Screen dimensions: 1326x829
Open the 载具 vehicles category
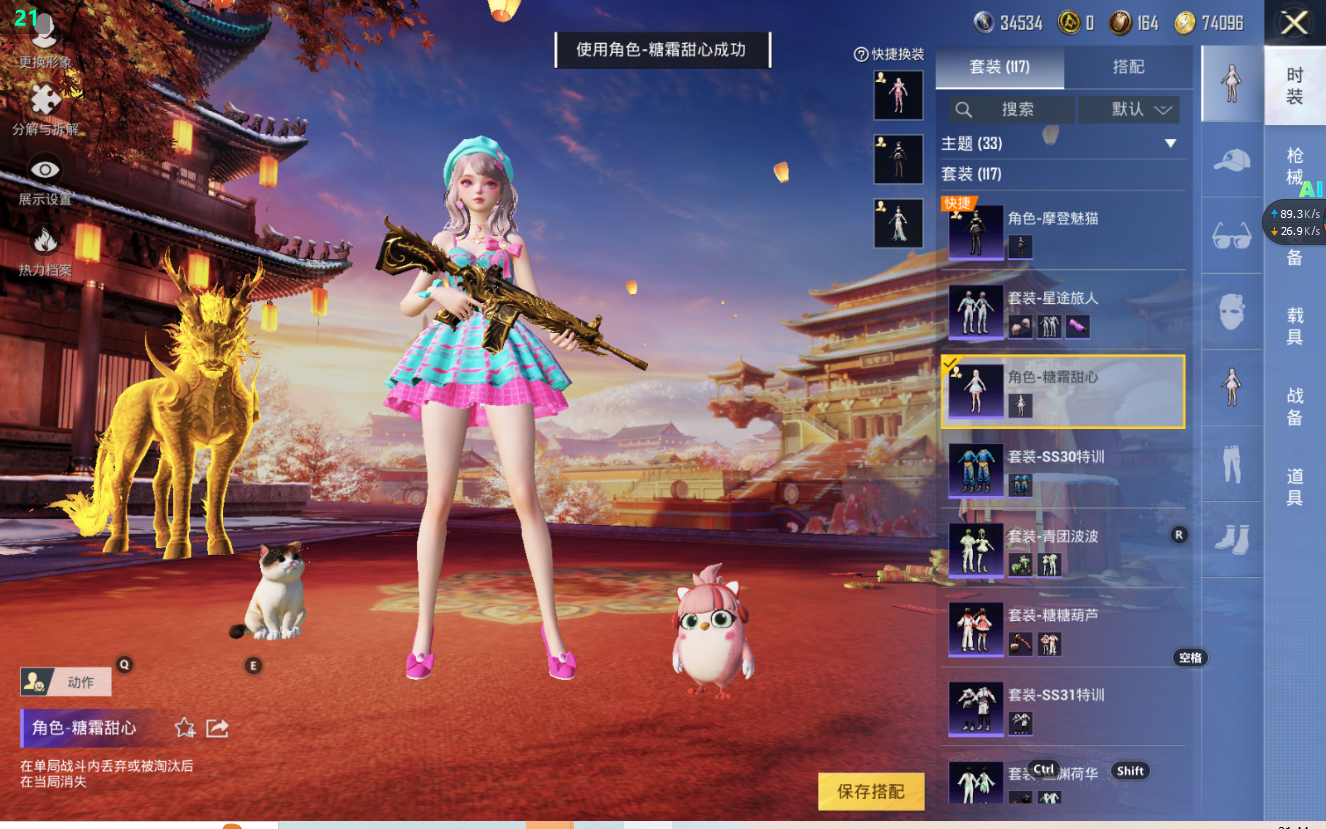coord(1295,326)
